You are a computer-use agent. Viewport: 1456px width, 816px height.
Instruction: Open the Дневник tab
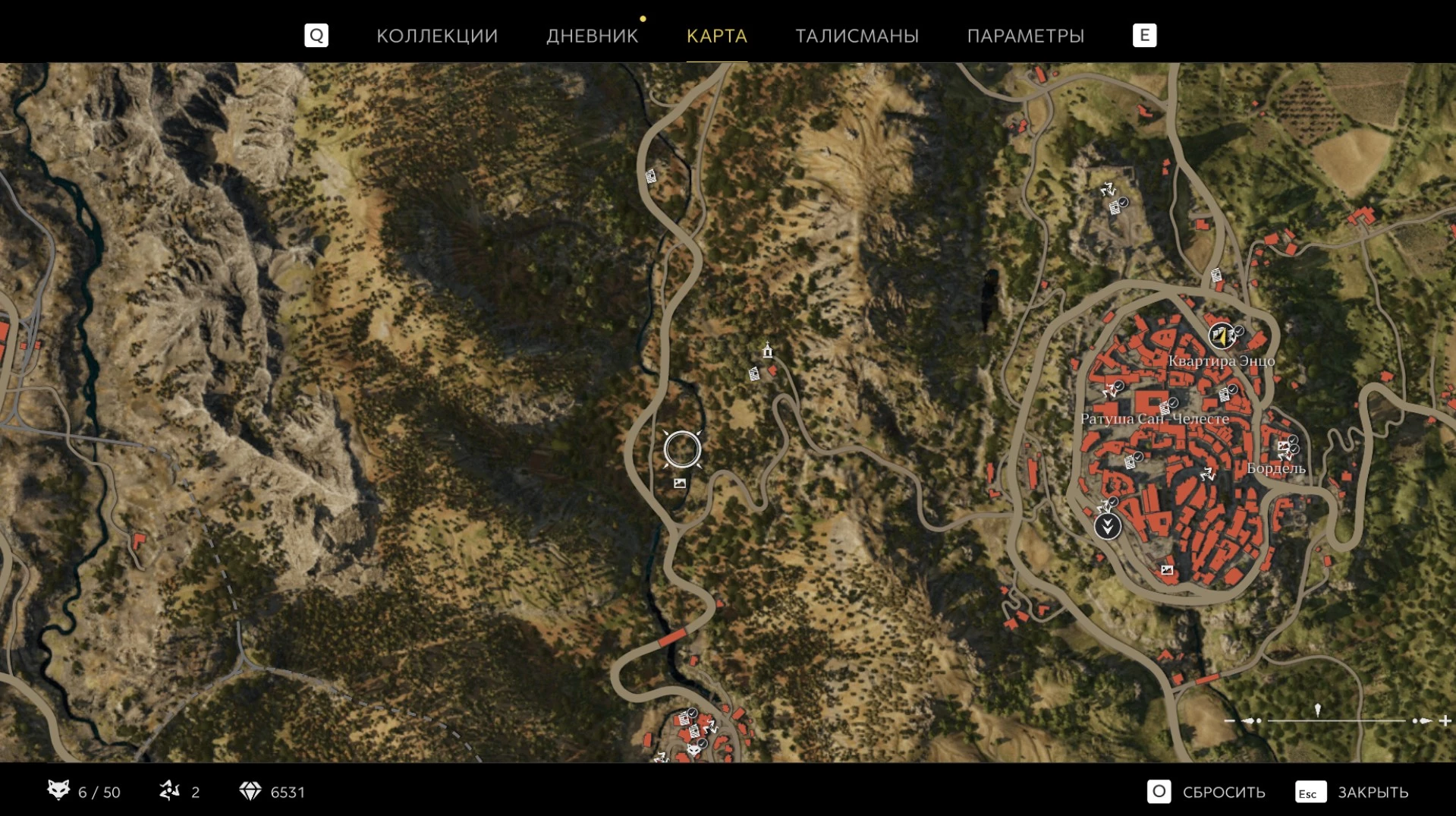click(592, 36)
